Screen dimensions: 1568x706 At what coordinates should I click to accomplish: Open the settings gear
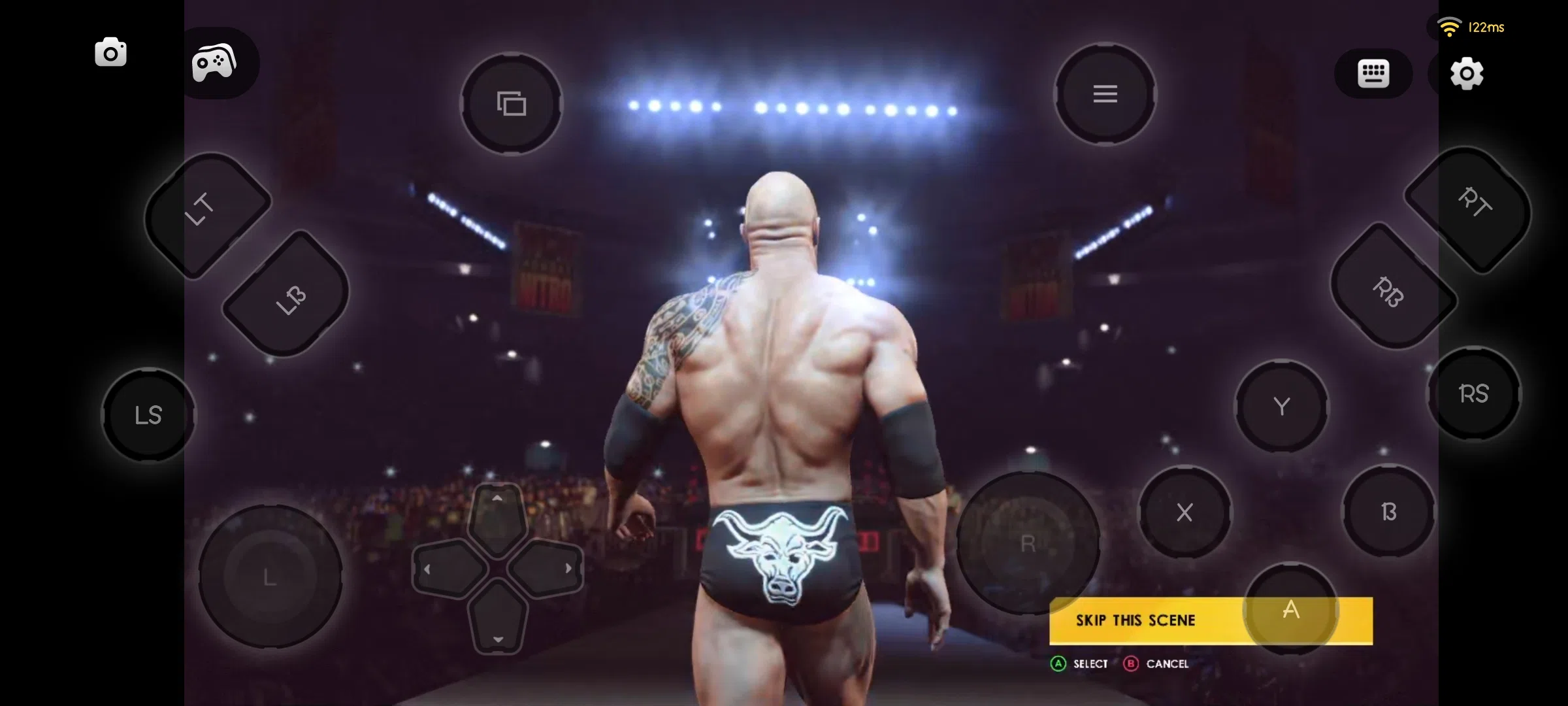pyautogui.click(x=1467, y=74)
